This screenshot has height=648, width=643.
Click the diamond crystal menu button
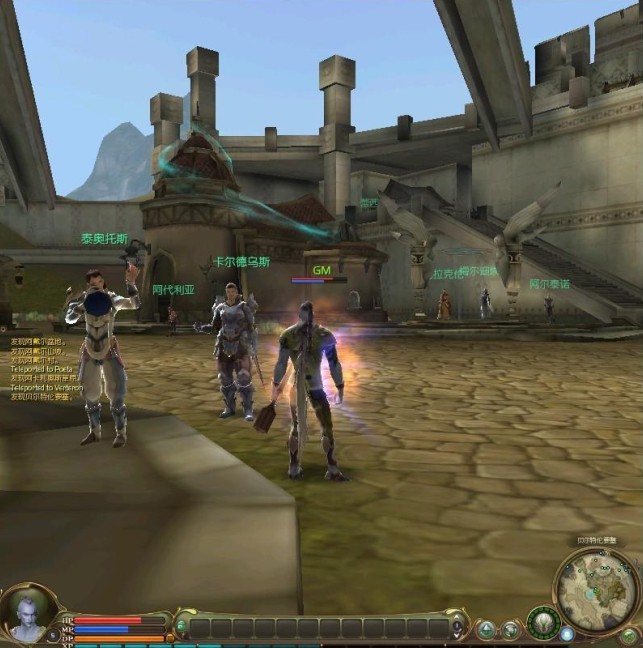point(486,629)
